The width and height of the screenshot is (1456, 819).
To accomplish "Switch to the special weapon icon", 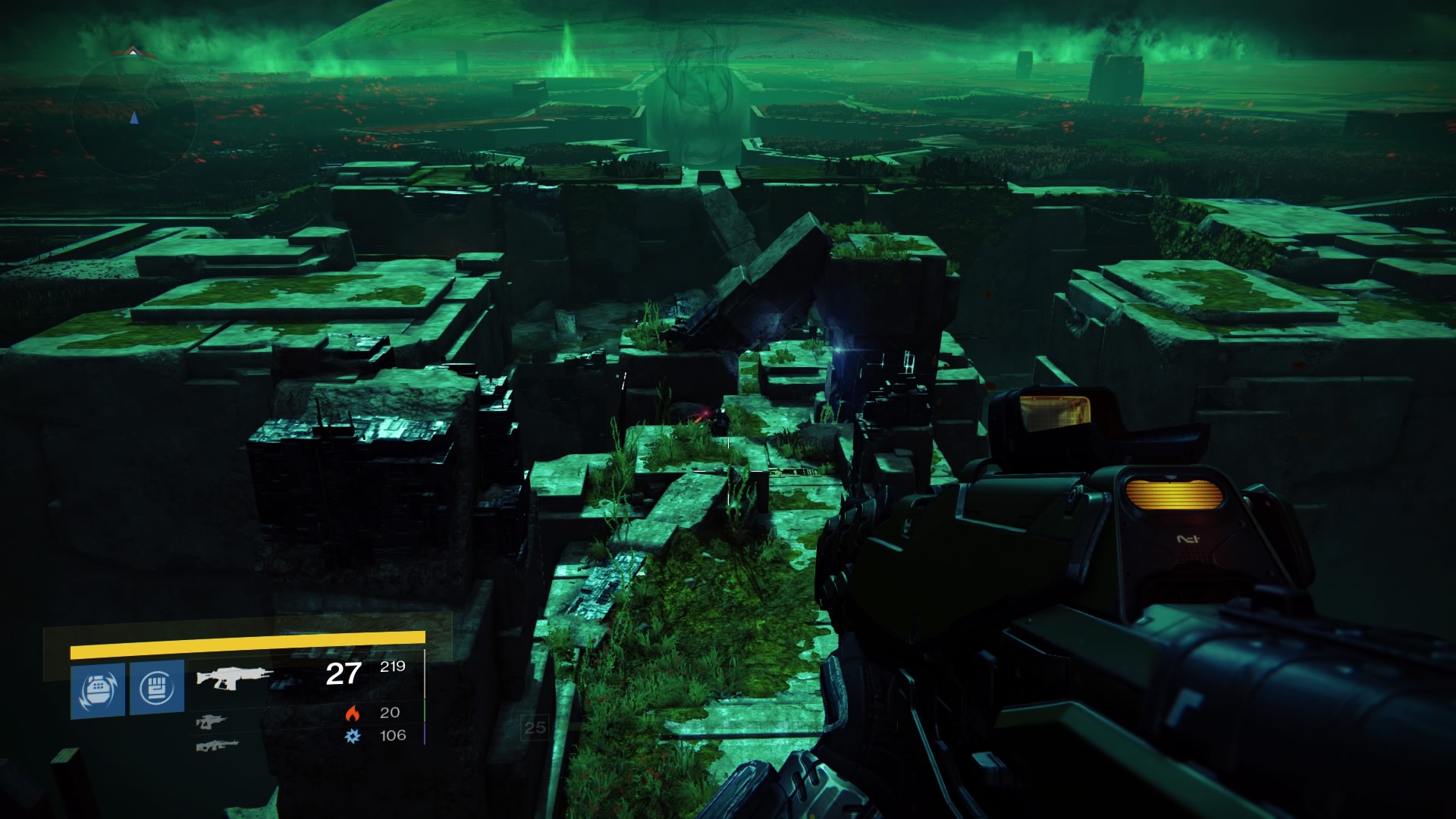I will 212,722.
